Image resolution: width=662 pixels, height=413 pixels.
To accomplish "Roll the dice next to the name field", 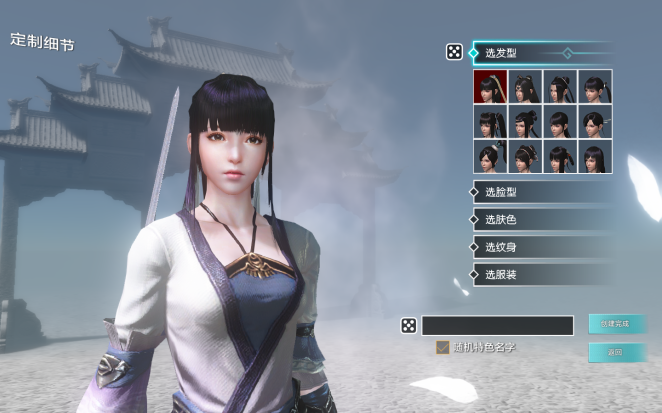I will [x=409, y=325].
